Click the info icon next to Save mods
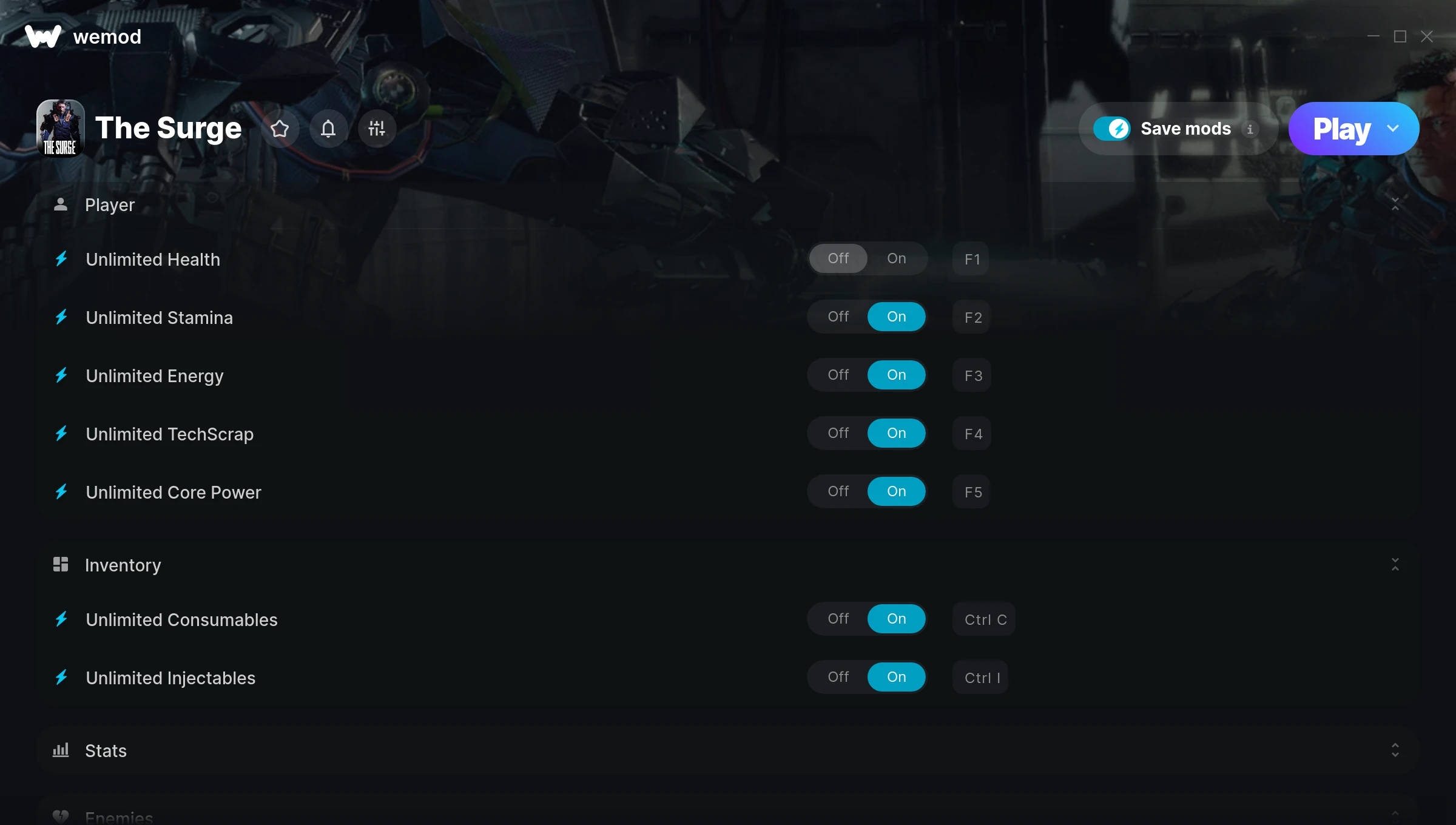Screen dimensions: 1456x825 point(1250,129)
